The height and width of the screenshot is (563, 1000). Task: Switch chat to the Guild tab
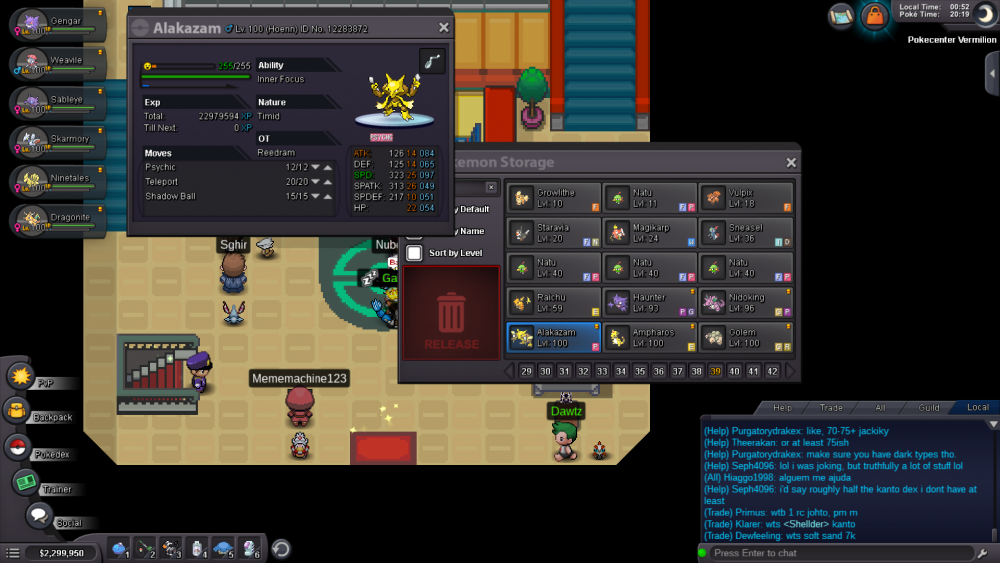pos(929,407)
